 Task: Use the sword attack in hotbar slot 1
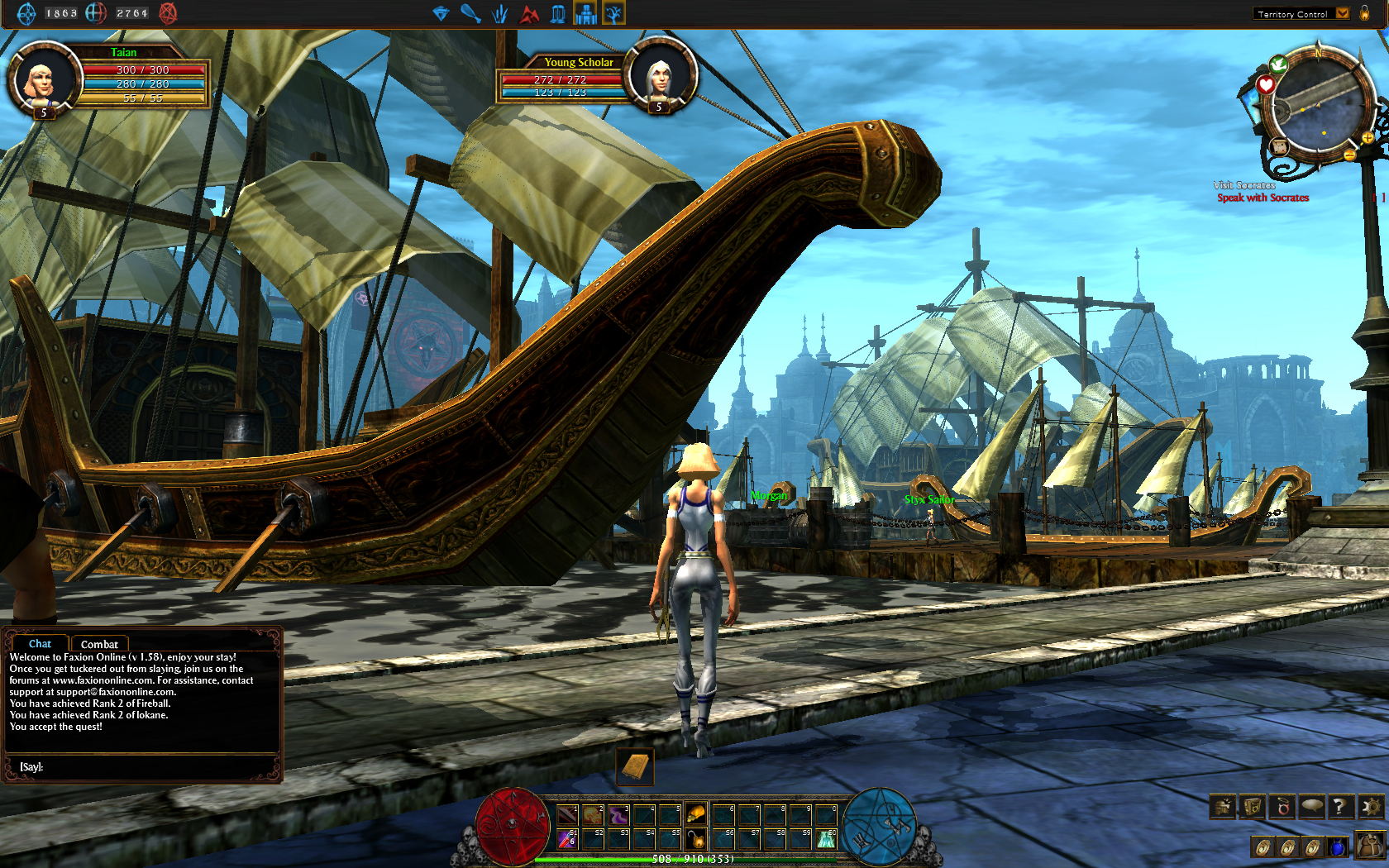point(567,814)
